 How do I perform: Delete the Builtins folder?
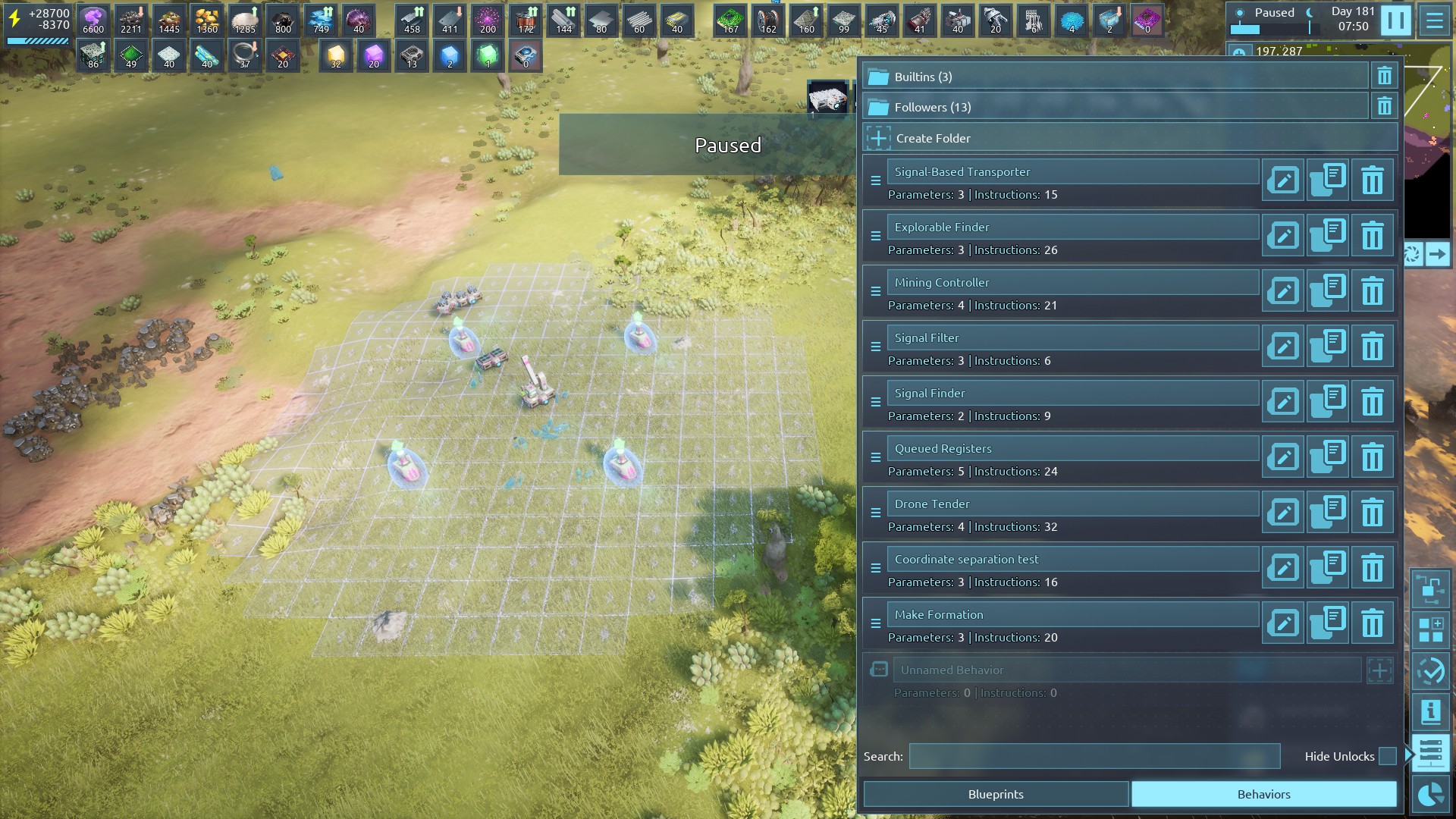pyautogui.click(x=1384, y=77)
